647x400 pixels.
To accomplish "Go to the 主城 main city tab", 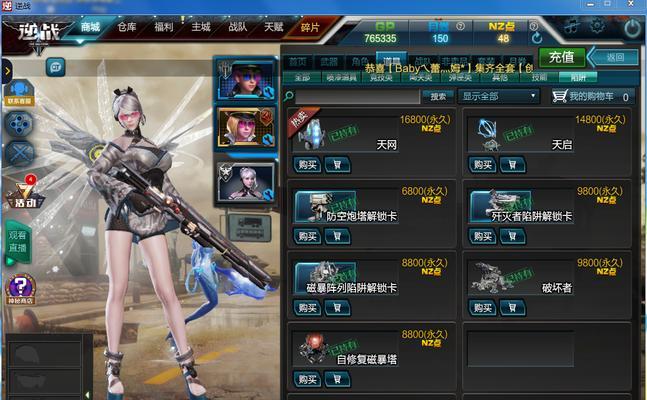I will (201, 27).
